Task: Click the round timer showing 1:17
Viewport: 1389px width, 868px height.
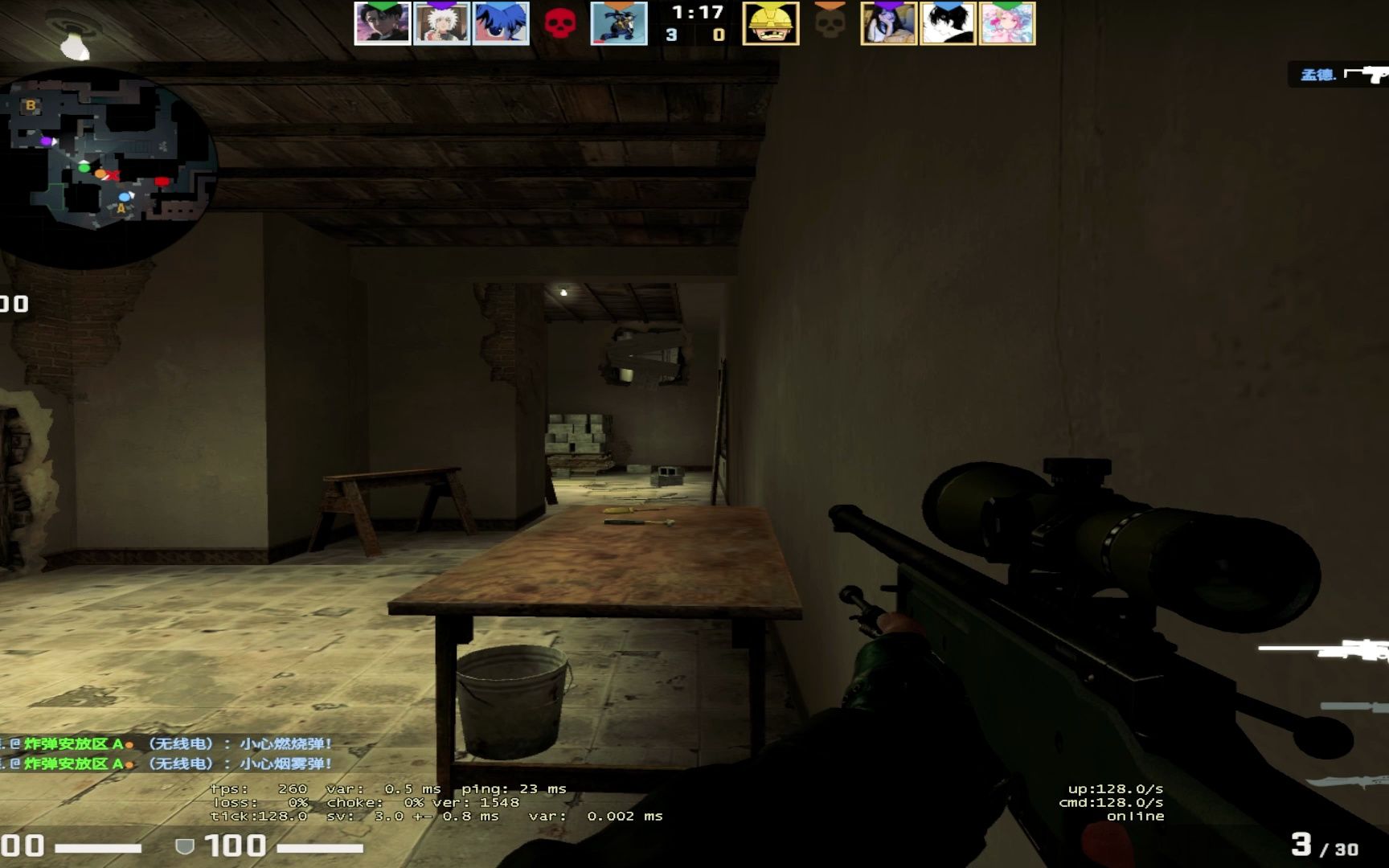Action: click(698, 13)
